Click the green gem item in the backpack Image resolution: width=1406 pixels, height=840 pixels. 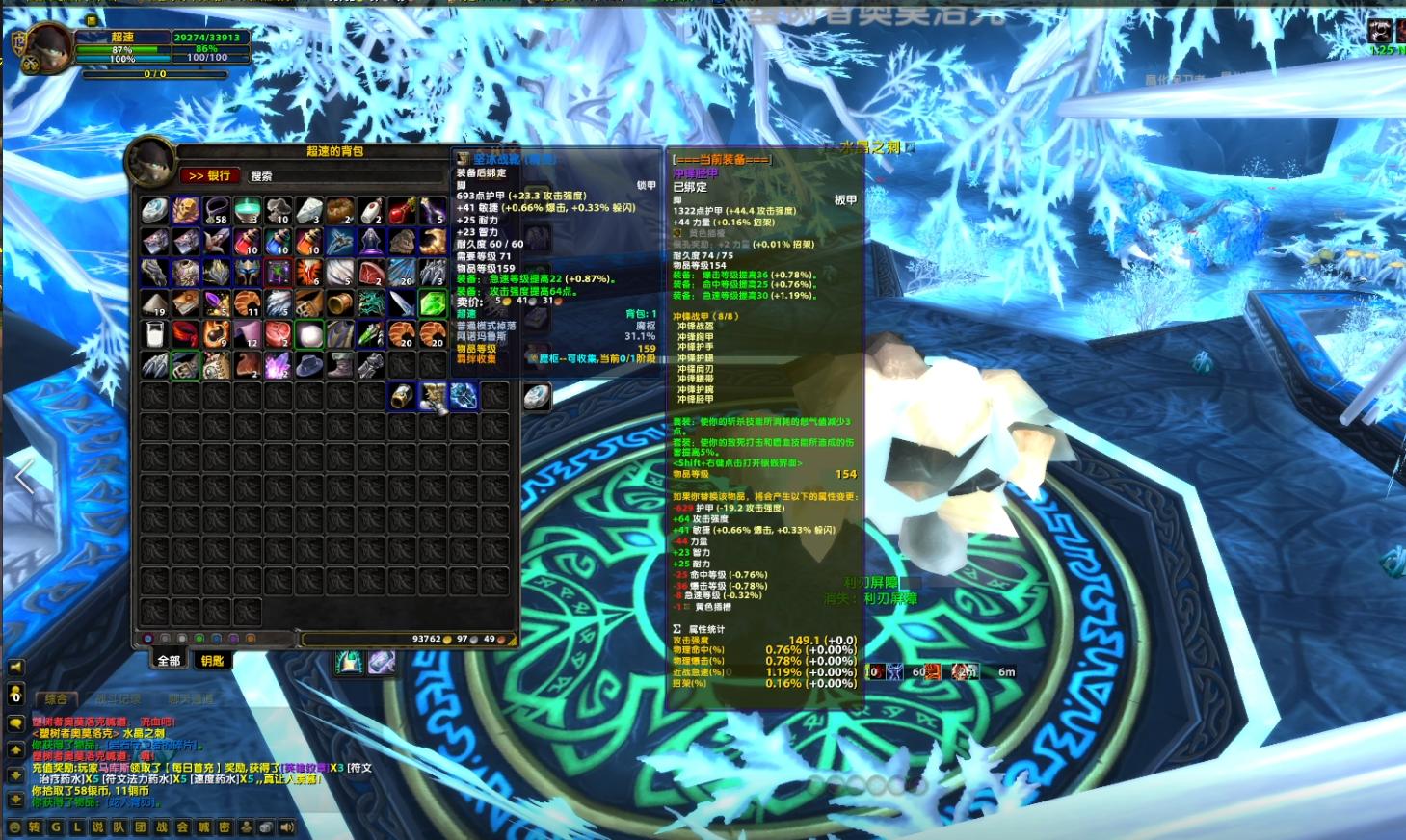pyautogui.click(x=433, y=303)
